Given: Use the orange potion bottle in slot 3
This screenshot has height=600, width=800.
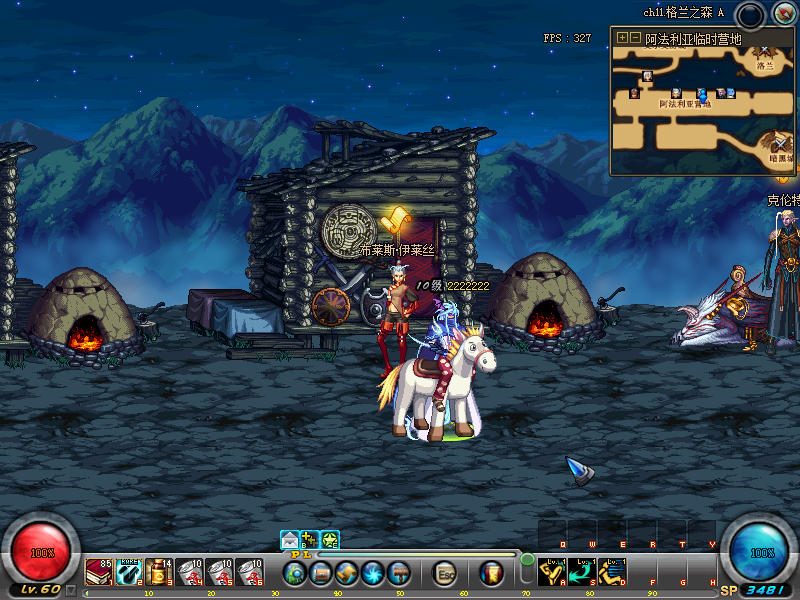Looking at the screenshot, I should pyautogui.click(x=159, y=572).
